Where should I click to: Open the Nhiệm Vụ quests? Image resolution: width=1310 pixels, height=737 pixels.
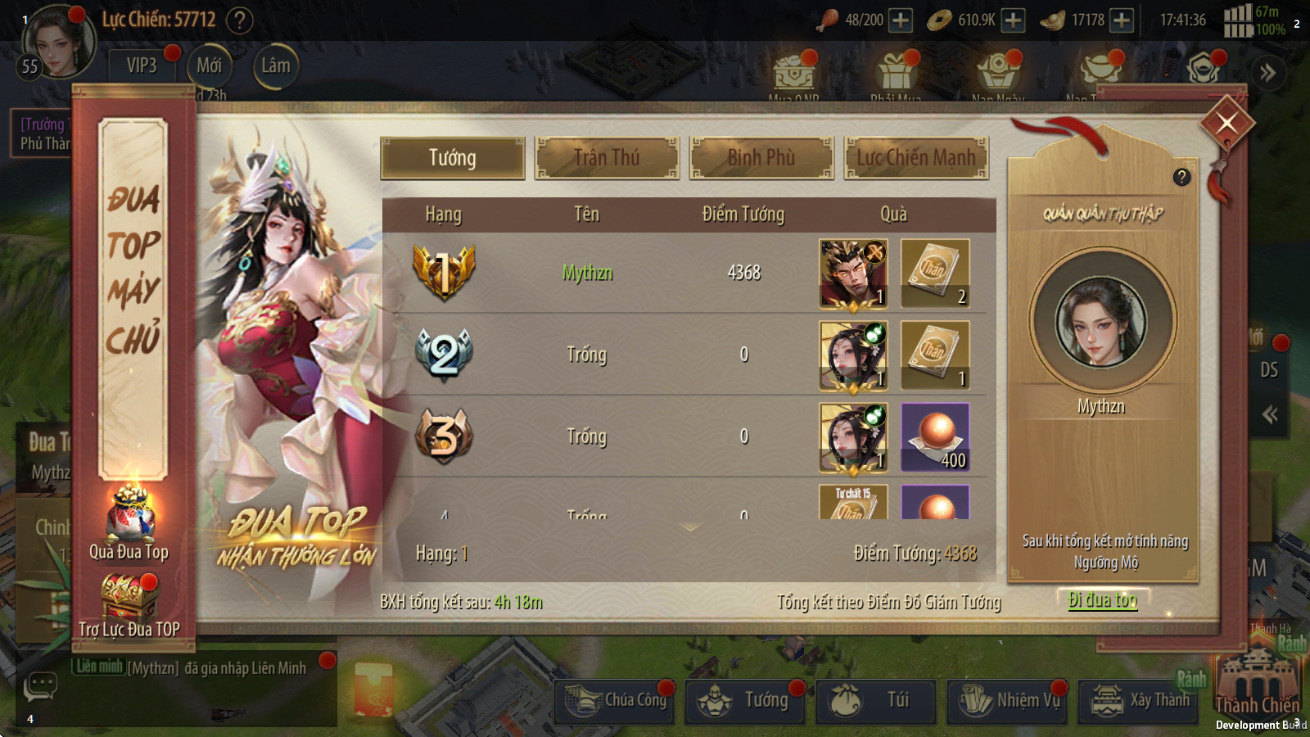click(1006, 701)
